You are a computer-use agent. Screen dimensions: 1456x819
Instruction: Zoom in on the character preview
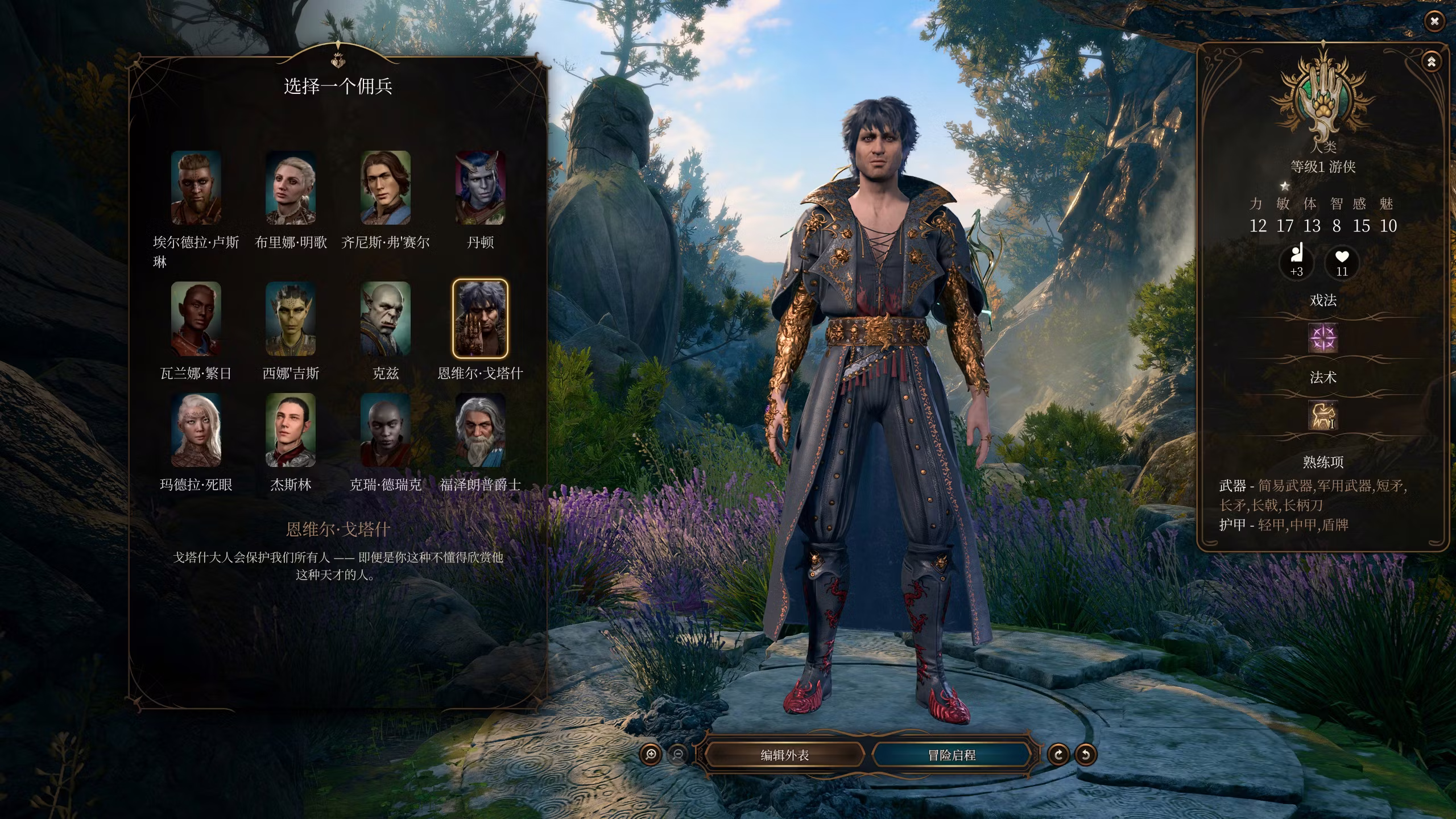coord(651,755)
